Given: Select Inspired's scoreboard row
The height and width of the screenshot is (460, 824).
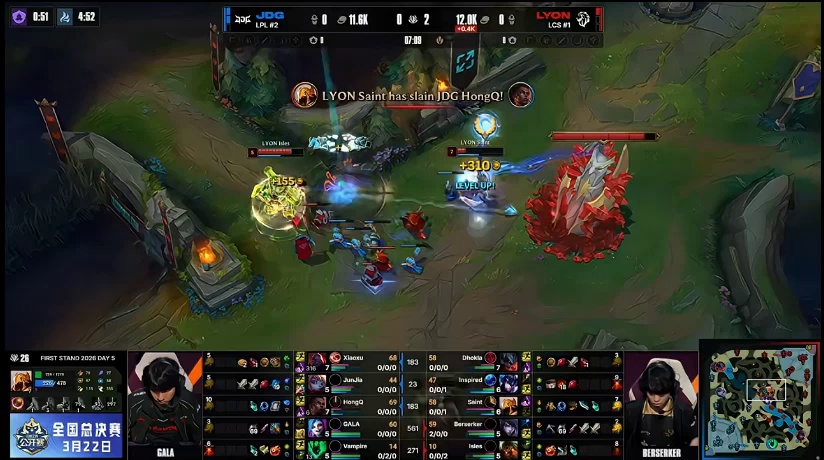Looking at the screenshot, I should (475, 382).
